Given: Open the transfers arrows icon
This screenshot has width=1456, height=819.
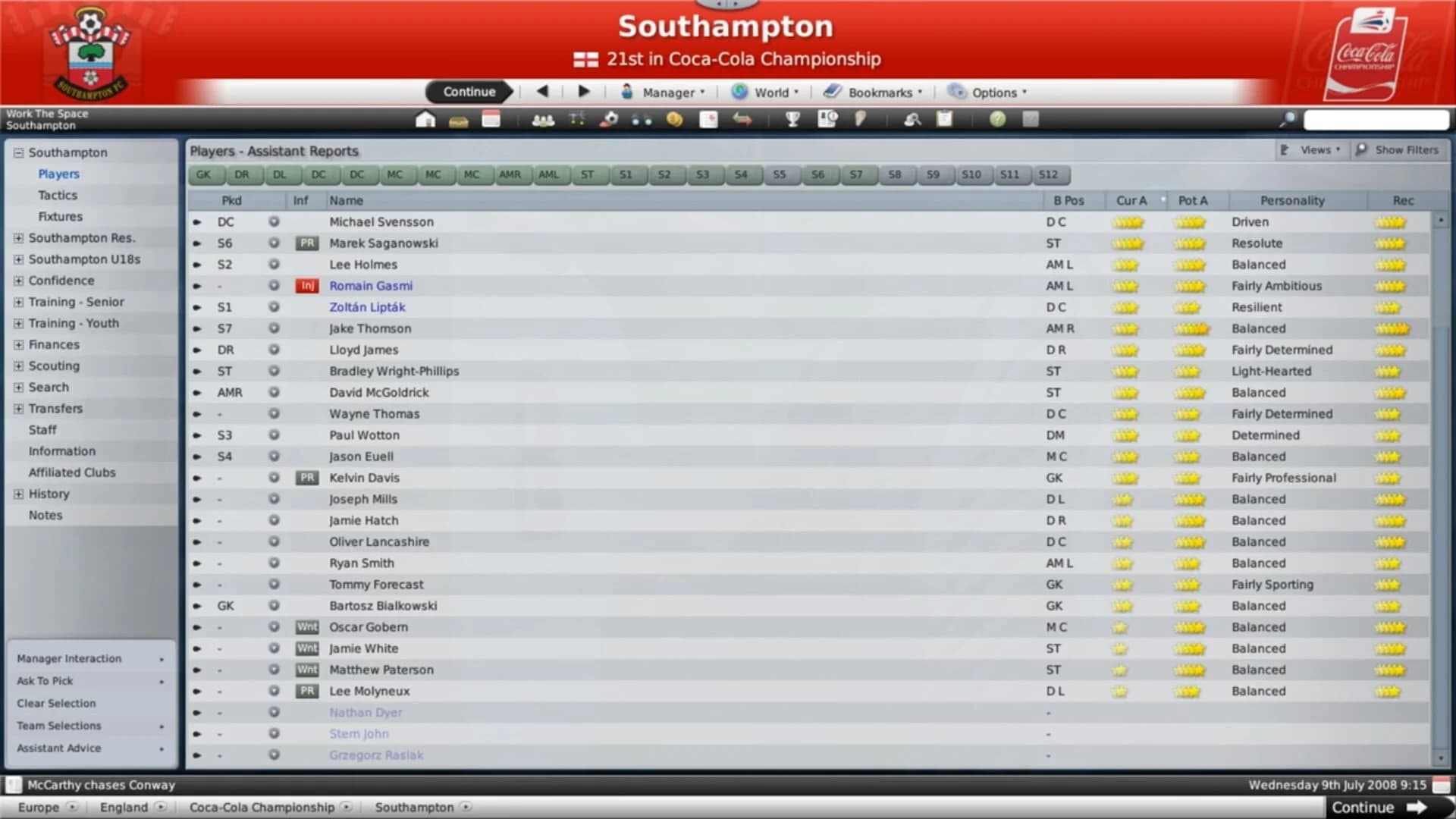Looking at the screenshot, I should pyautogui.click(x=742, y=119).
